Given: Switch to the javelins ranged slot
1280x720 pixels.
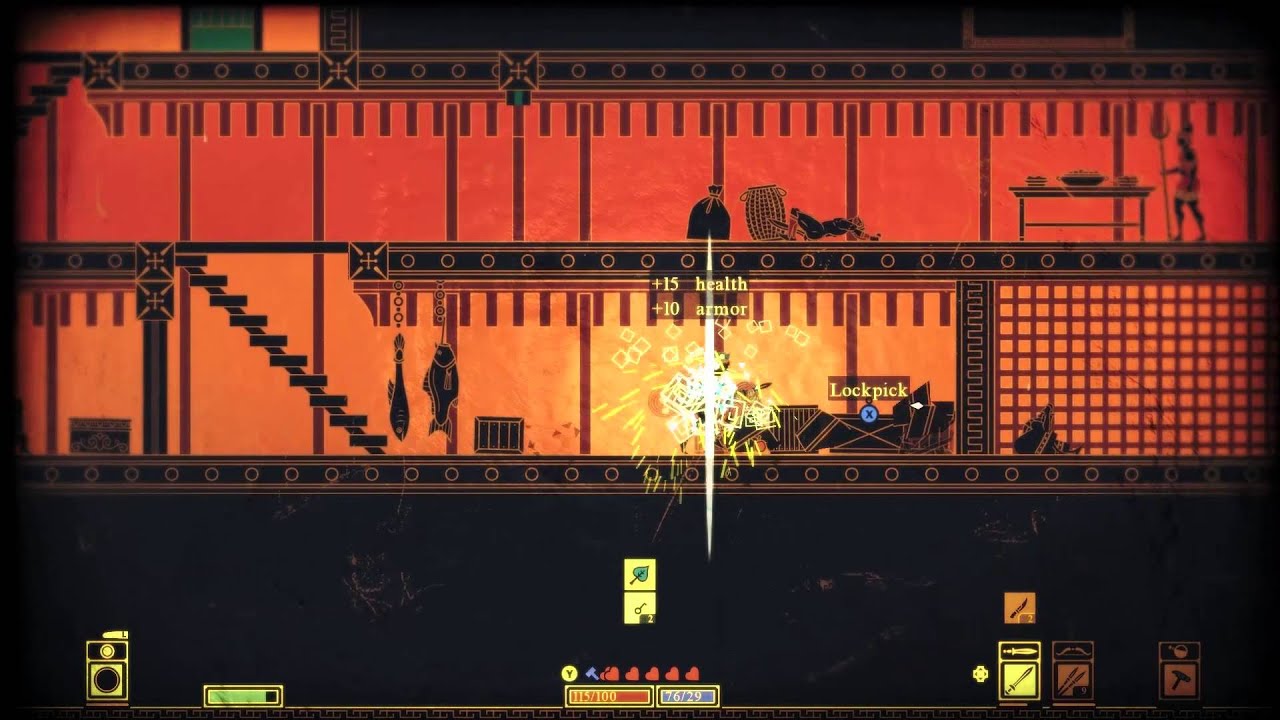Looking at the screenshot, I should point(1072,680).
